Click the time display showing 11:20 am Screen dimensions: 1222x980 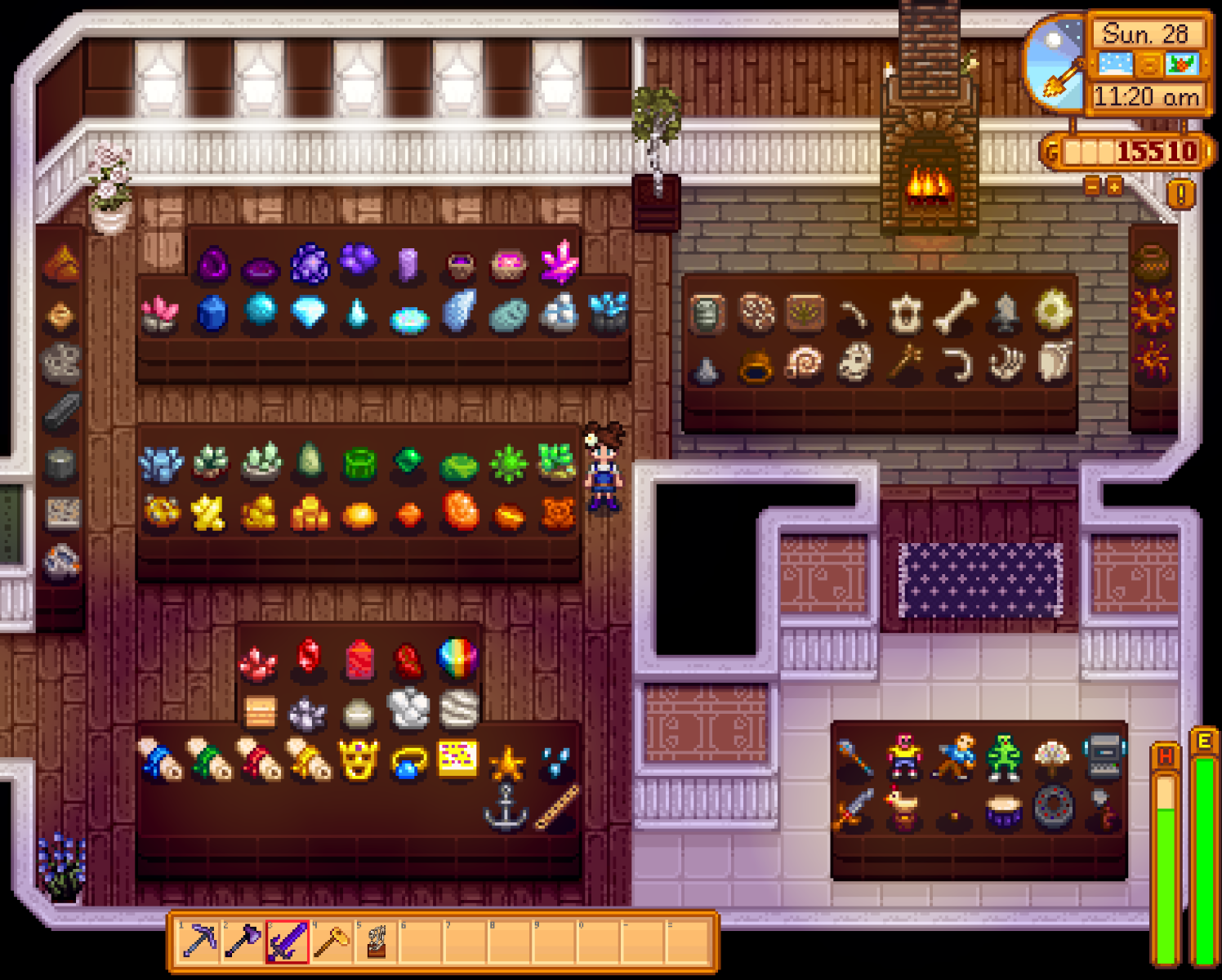(1144, 96)
